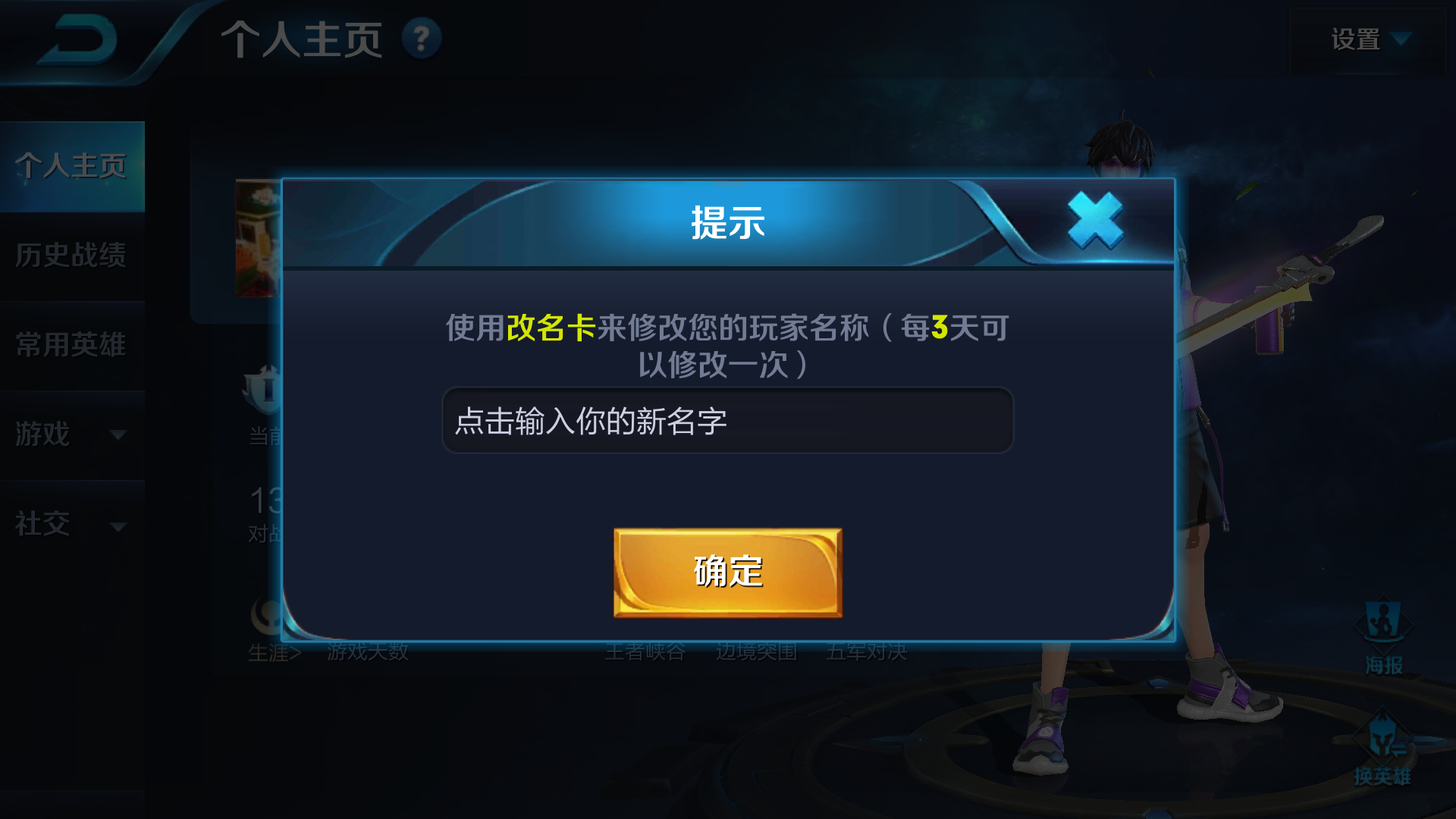Open the 常用英雄 section
This screenshot has height=819, width=1456.
click(72, 345)
